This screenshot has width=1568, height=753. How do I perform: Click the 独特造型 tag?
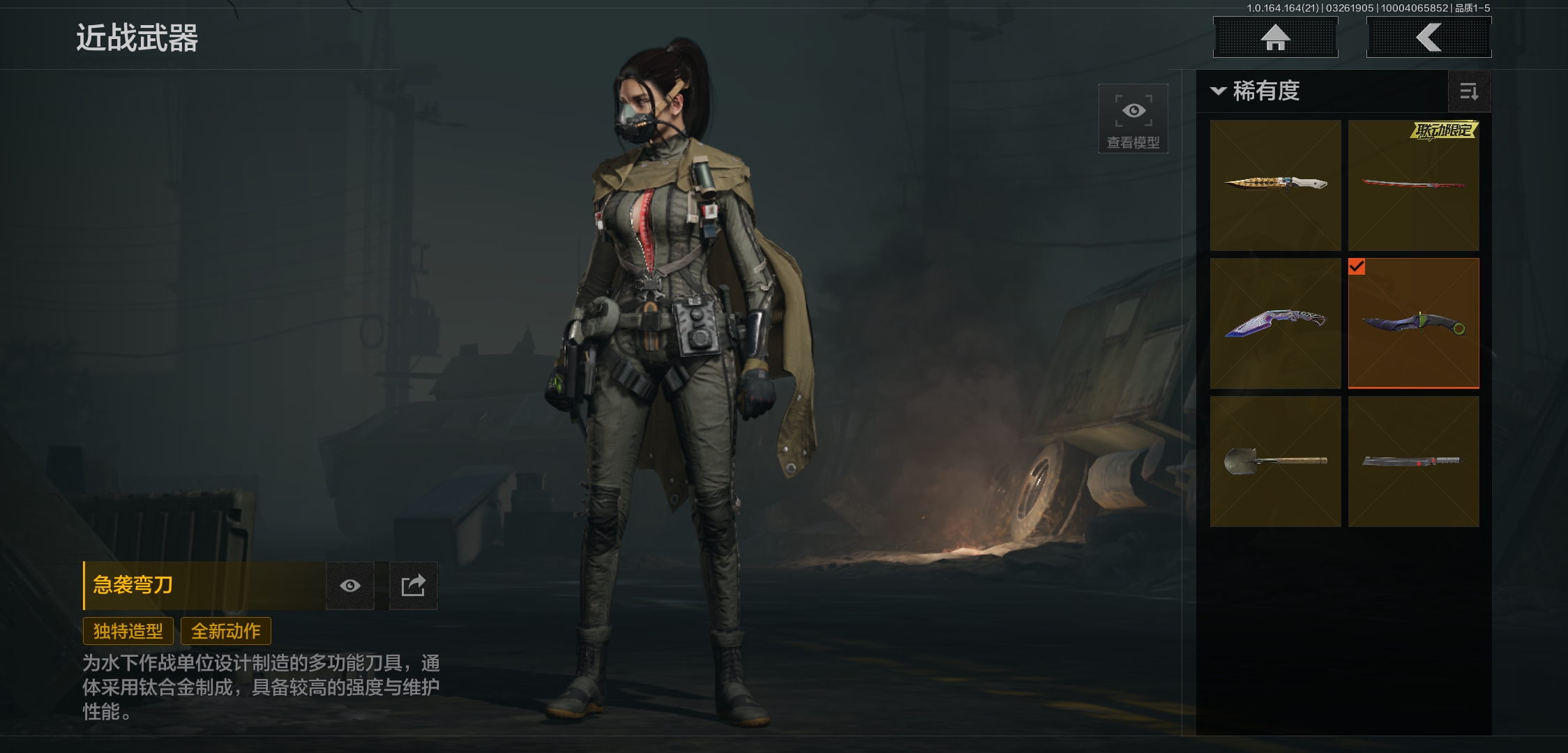[x=128, y=631]
